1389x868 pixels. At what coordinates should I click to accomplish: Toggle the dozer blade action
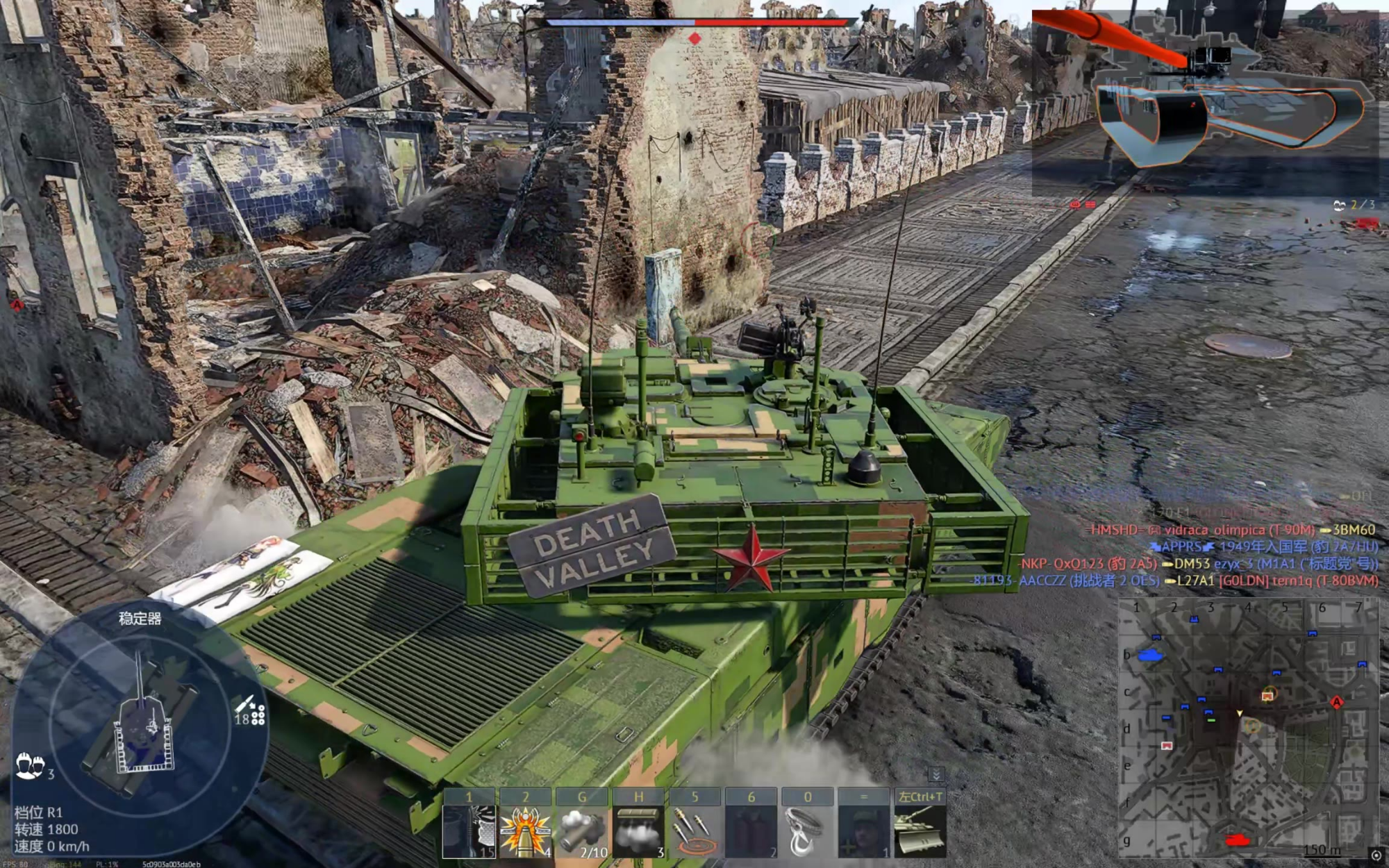tap(920, 830)
